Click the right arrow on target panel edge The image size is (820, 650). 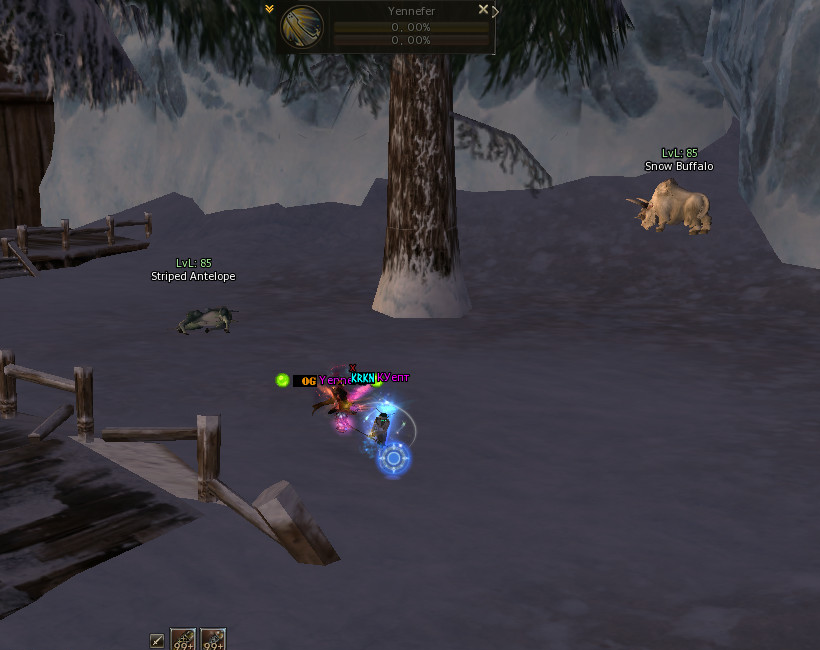tap(496, 11)
